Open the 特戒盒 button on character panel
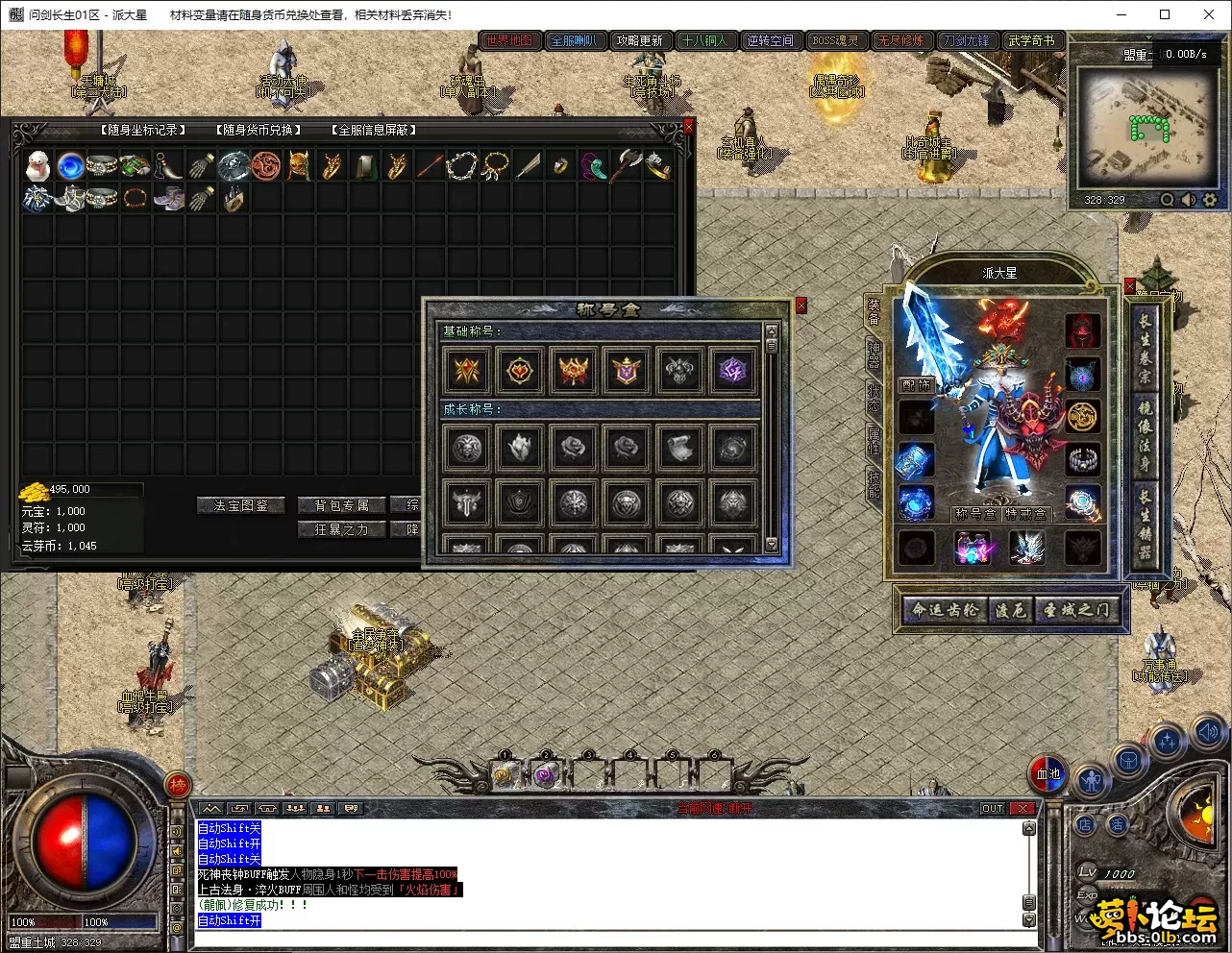This screenshot has height=953, width=1232. tap(1025, 514)
